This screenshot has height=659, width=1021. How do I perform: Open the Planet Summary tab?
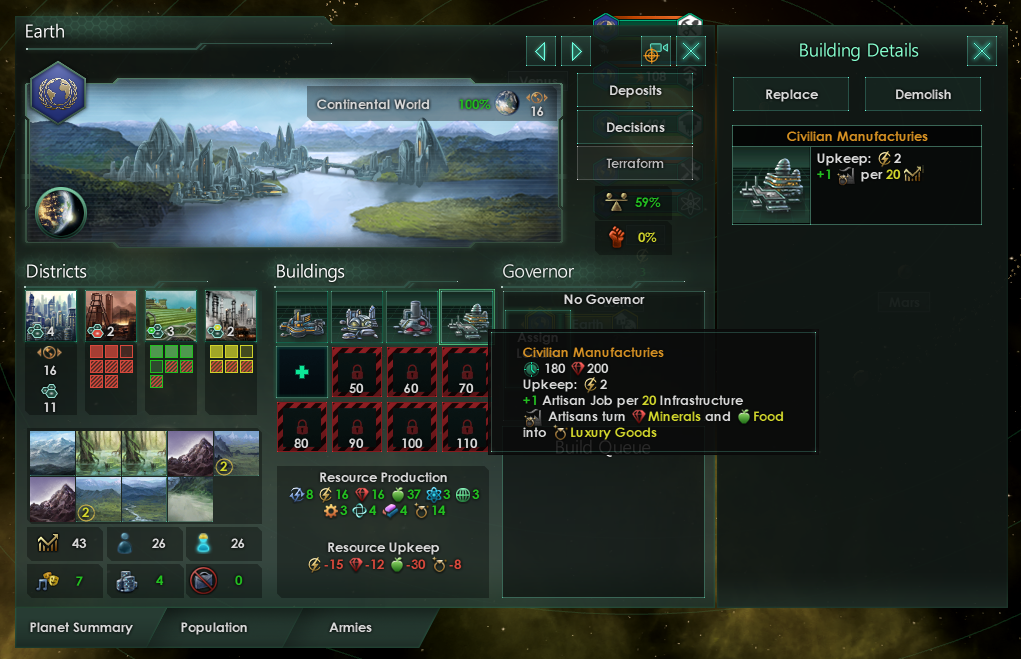coord(81,628)
